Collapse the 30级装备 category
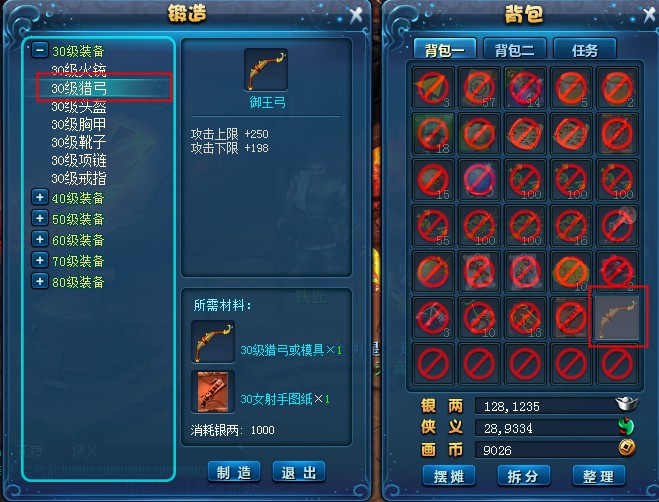This screenshot has height=502, width=659. click(x=39, y=50)
